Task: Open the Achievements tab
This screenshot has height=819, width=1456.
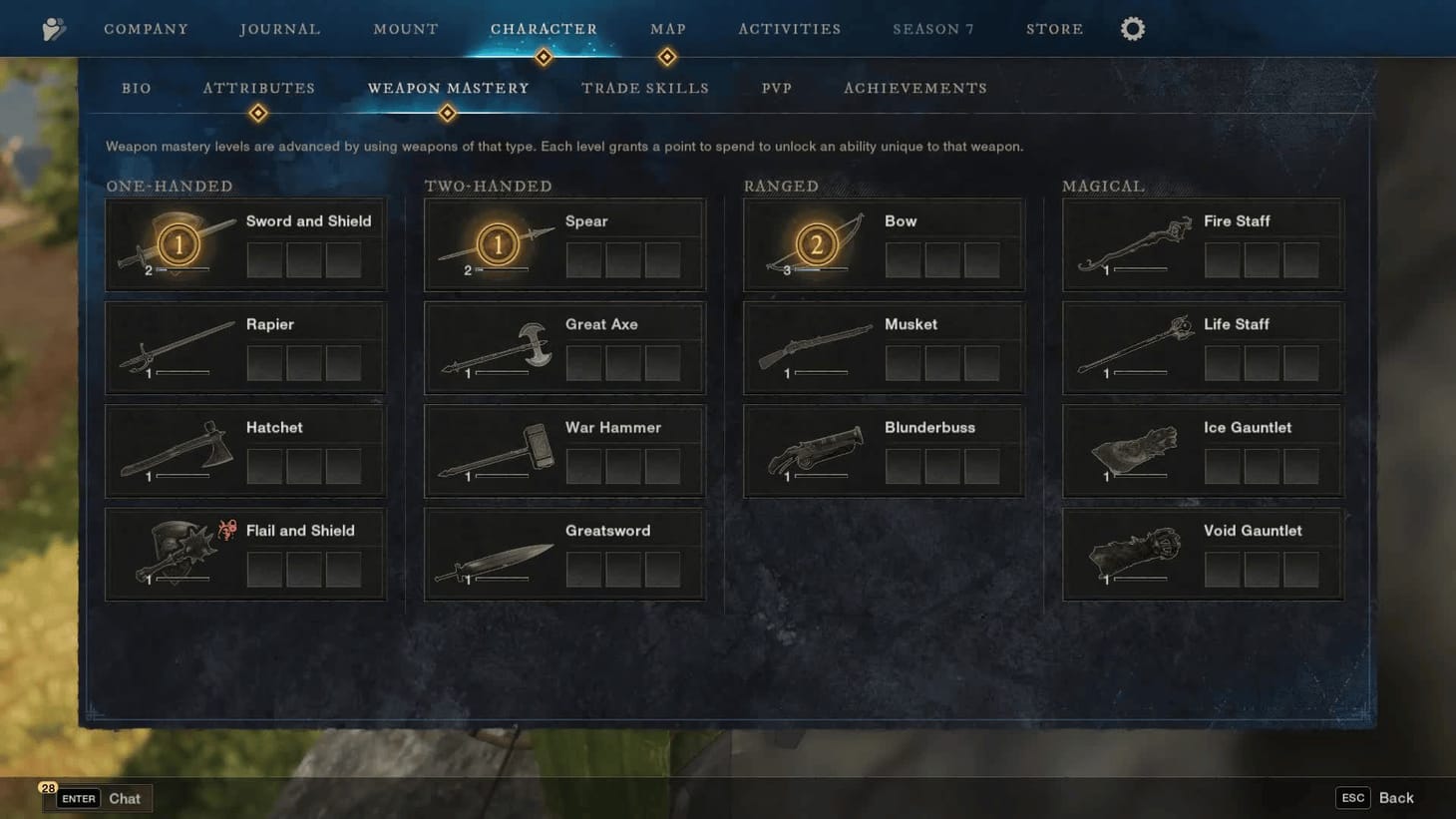Action: tap(914, 88)
